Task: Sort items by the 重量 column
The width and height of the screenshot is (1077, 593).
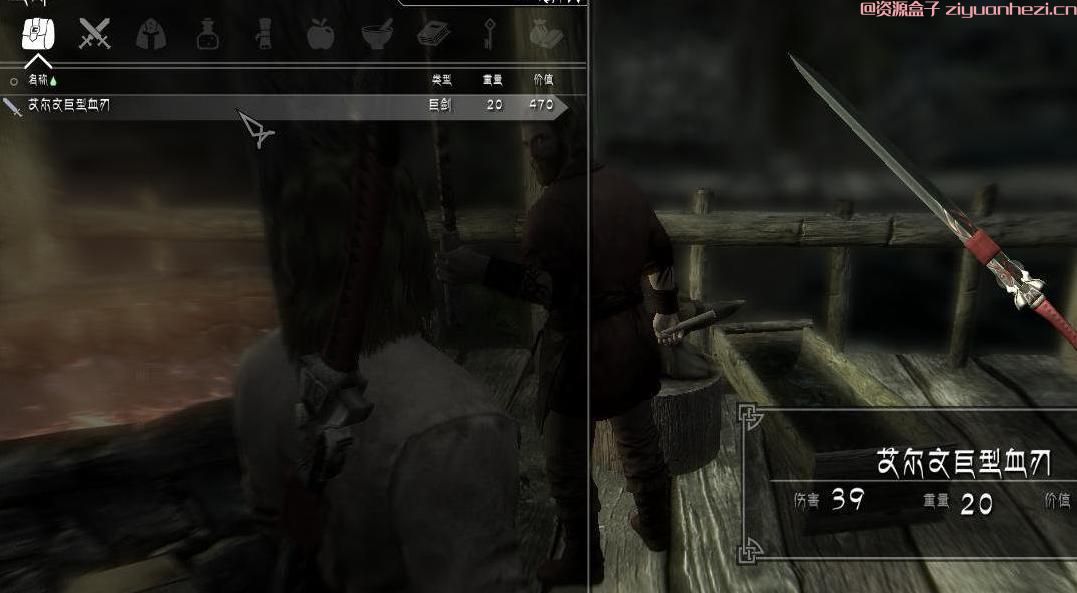Action: pos(494,80)
